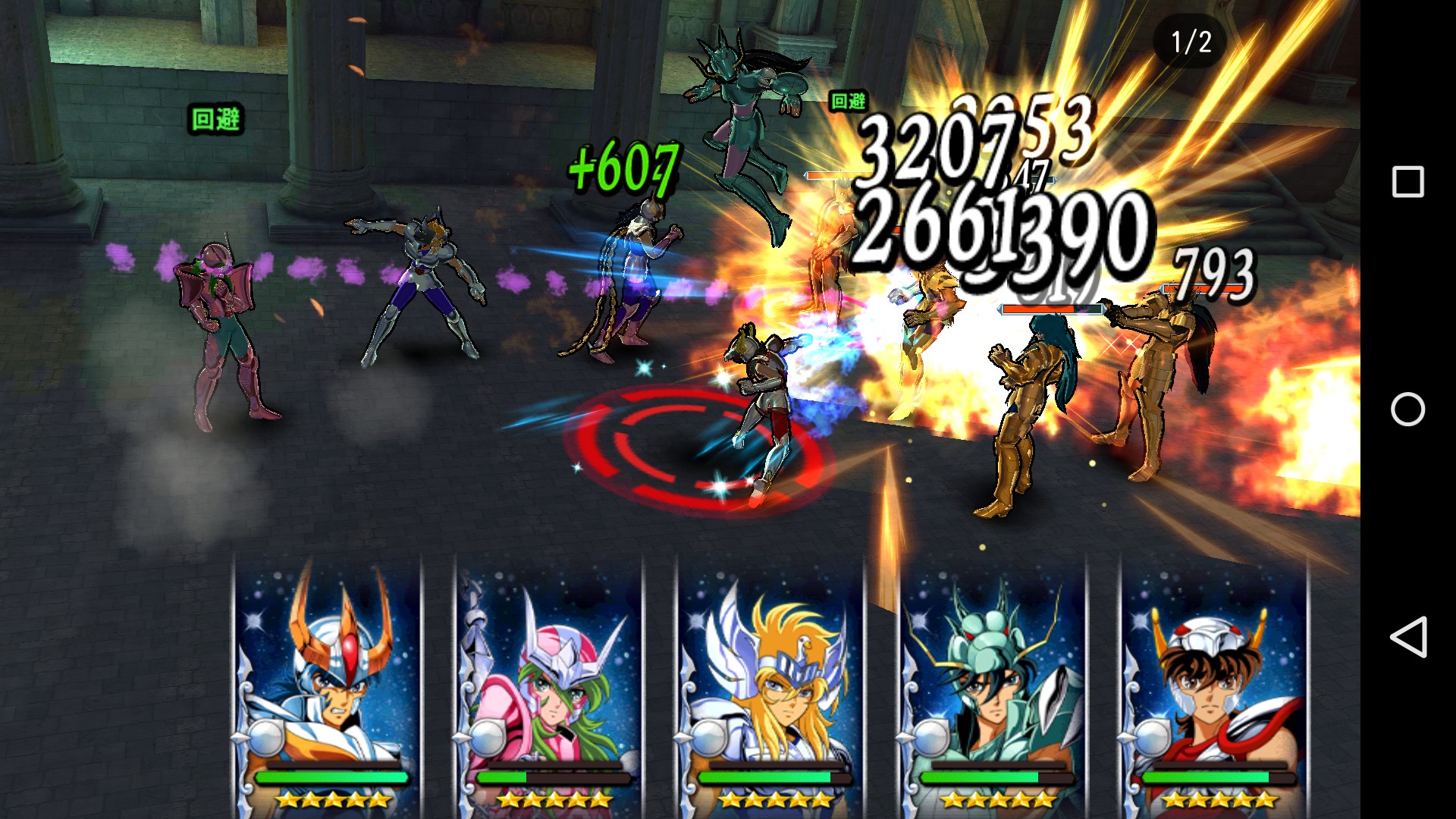Screen dimensions: 1456x819
Task: Tap the Dragon Shiryu character card
Action: click(x=992, y=682)
